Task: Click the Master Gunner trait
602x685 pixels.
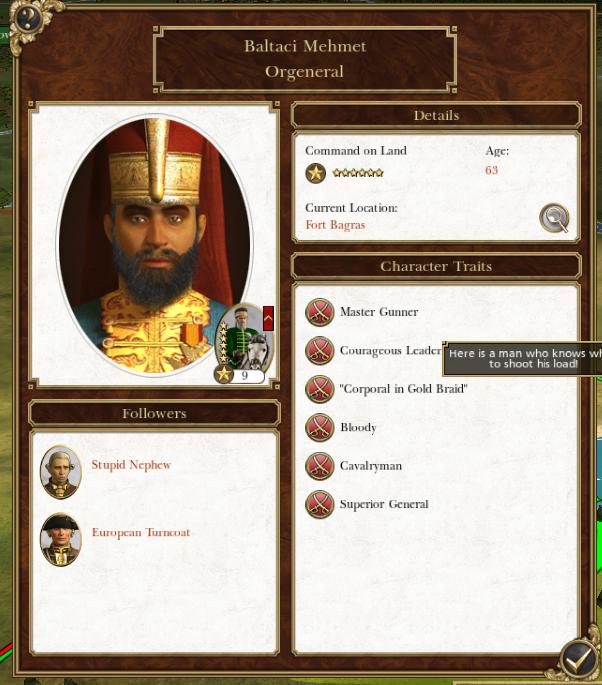Action: coord(379,312)
